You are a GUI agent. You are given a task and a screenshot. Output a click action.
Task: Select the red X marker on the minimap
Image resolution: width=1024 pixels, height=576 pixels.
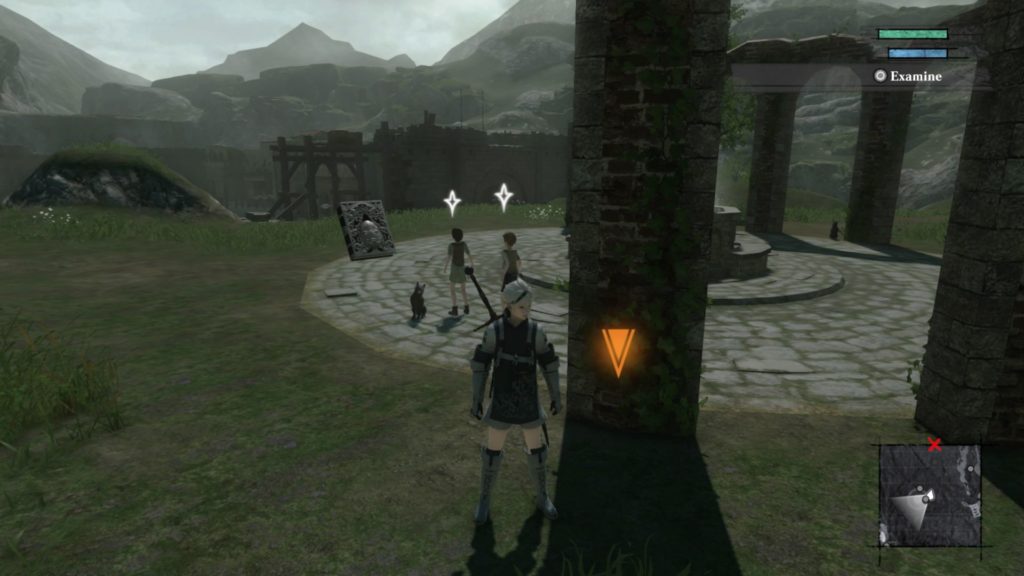[x=935, y=445]
